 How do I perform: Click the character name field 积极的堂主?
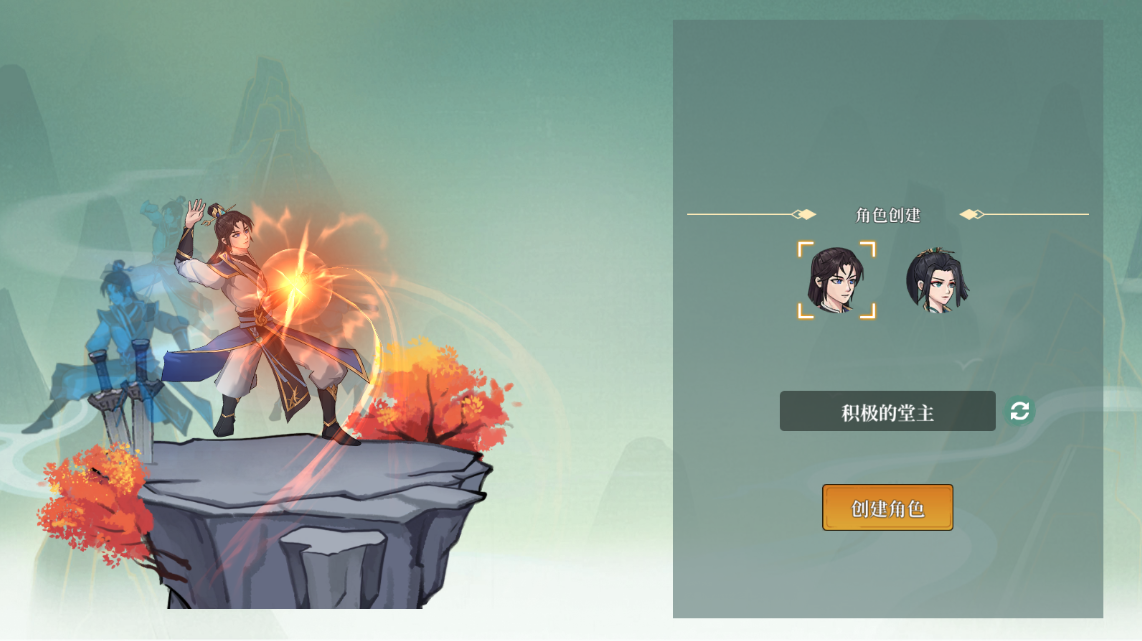coord(887,411)
